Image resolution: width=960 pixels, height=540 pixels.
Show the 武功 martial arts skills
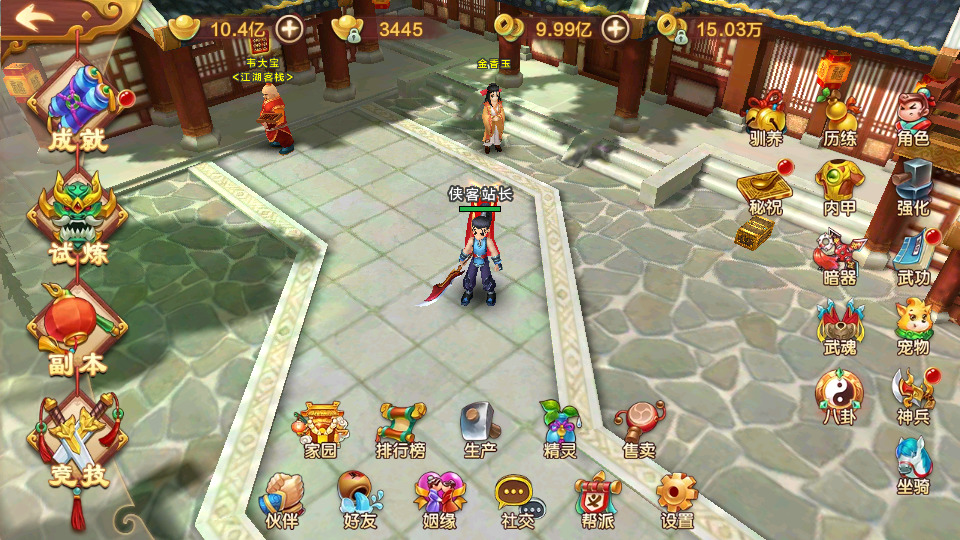(x=913, y=256)
